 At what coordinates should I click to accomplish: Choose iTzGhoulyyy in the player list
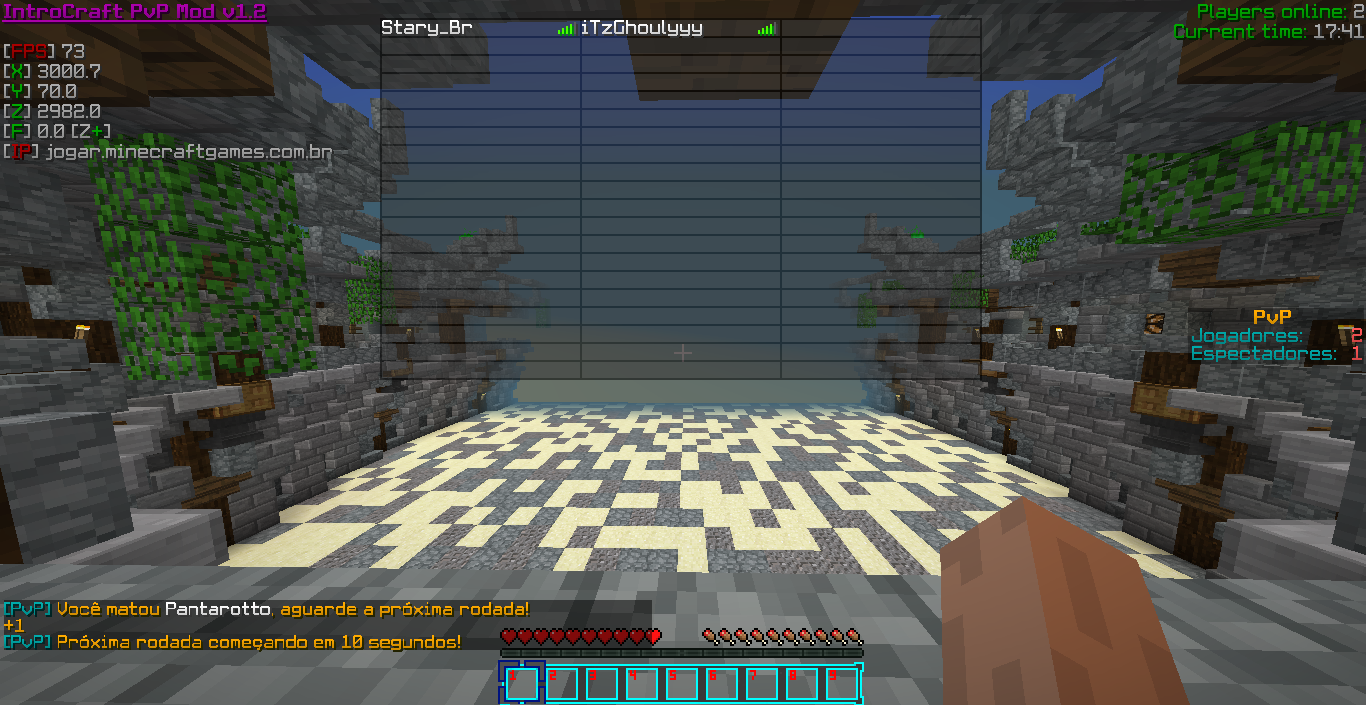click(x=642, y=29)
